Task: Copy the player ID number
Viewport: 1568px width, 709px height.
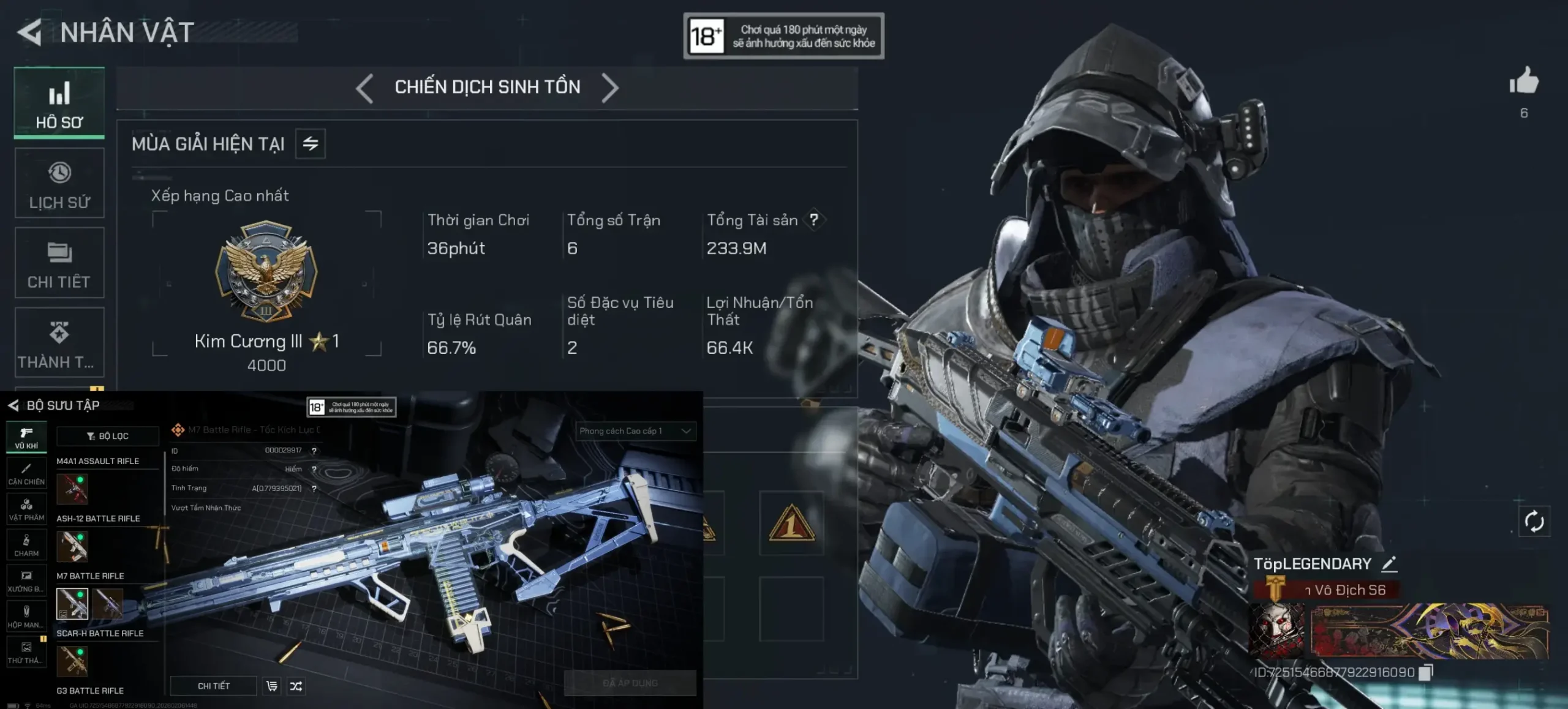Action: (1426, 673)
